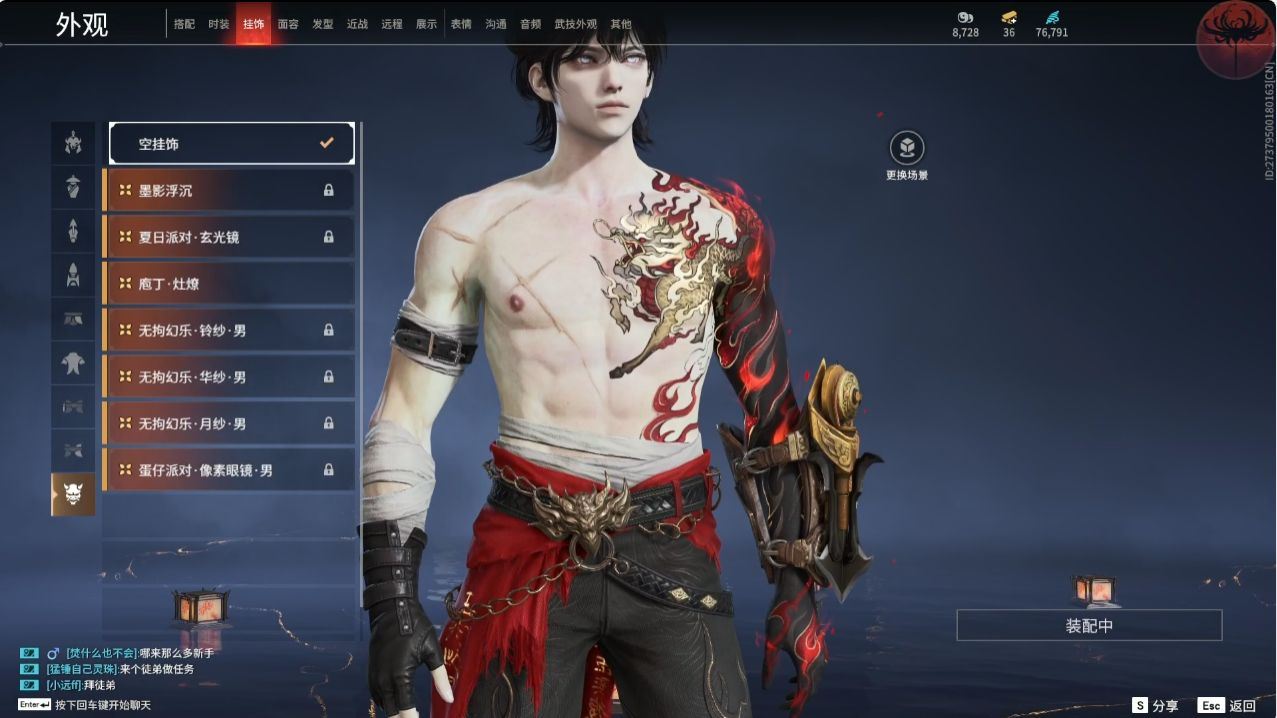The height and width of the screenshot is (718, 1277).
Task: Switch to the 搭配 tab
Action: click(x=184, y=24)
